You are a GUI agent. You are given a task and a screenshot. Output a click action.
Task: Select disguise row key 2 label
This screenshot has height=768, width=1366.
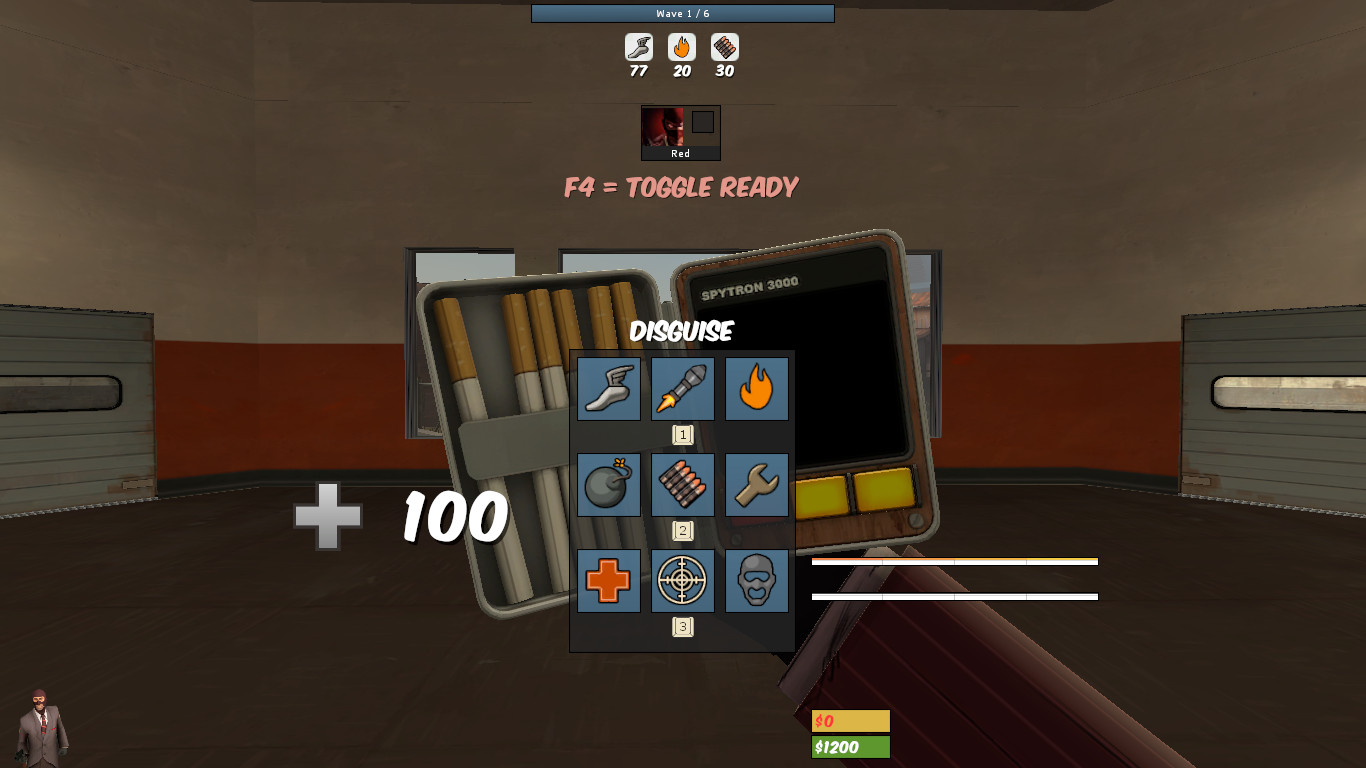click(682, 530)
